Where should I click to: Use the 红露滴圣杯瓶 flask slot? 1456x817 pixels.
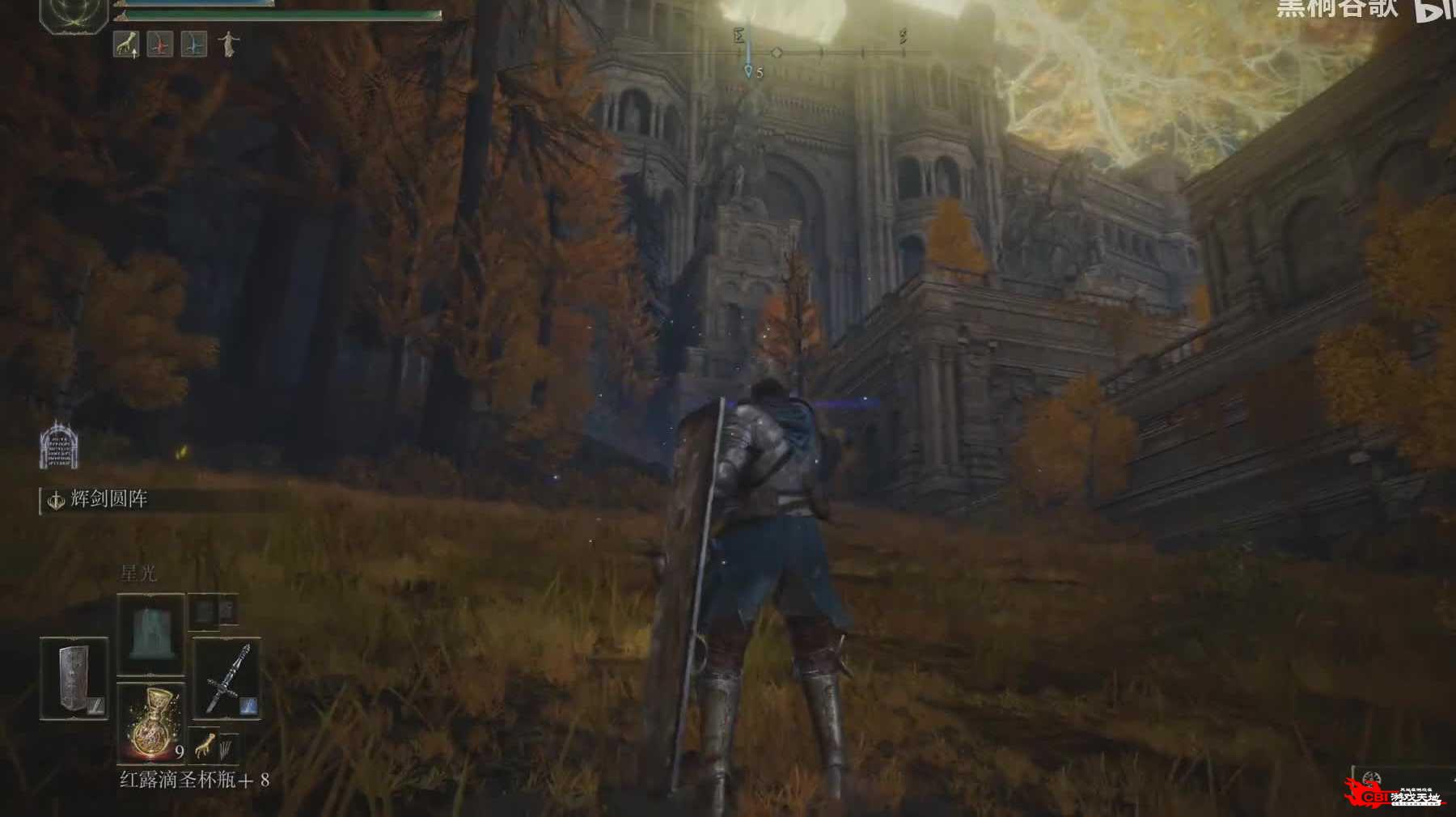point(151,722)
